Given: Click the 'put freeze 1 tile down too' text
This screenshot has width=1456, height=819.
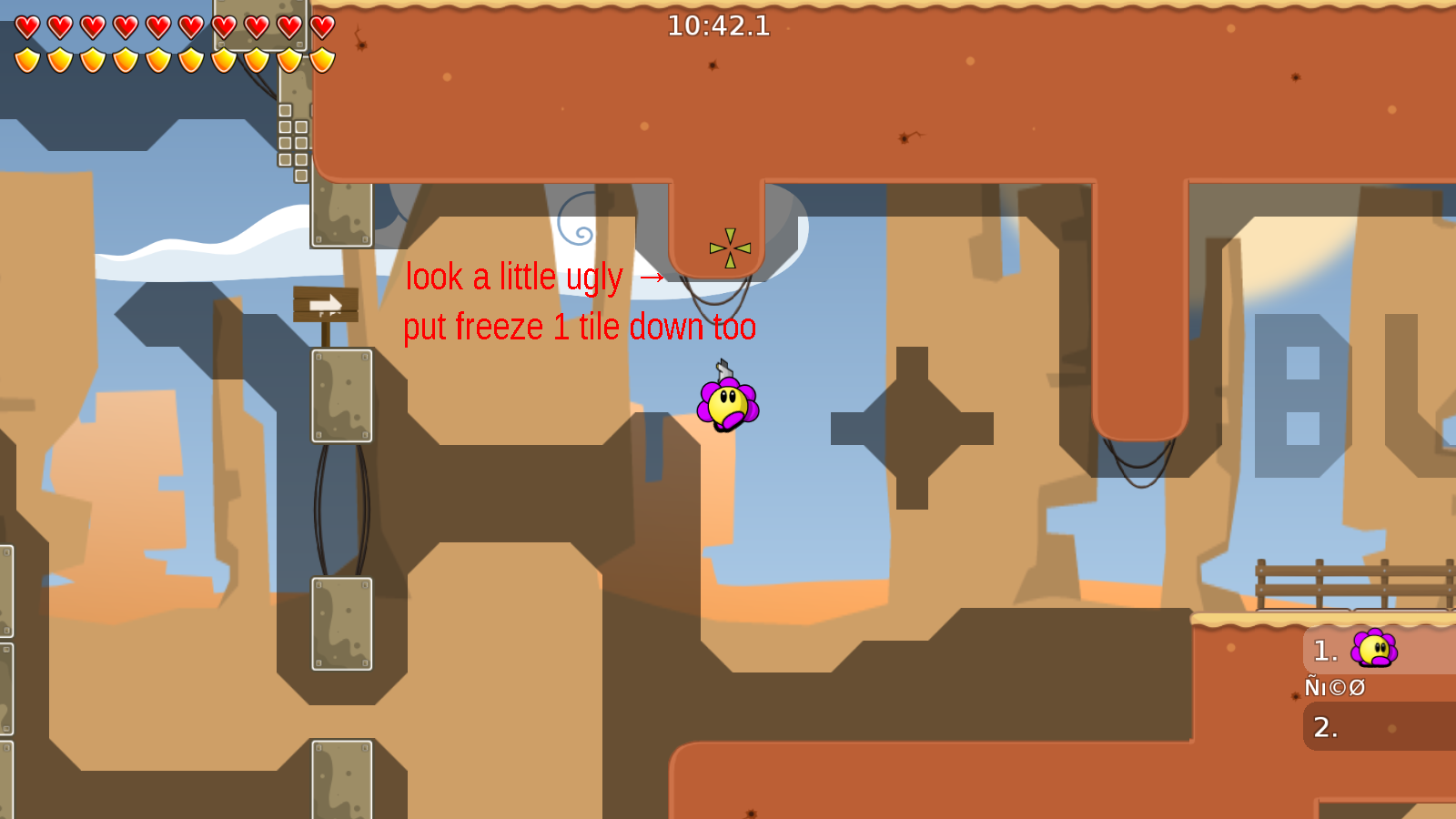Looking at the screenshot, I should (580, 328).
